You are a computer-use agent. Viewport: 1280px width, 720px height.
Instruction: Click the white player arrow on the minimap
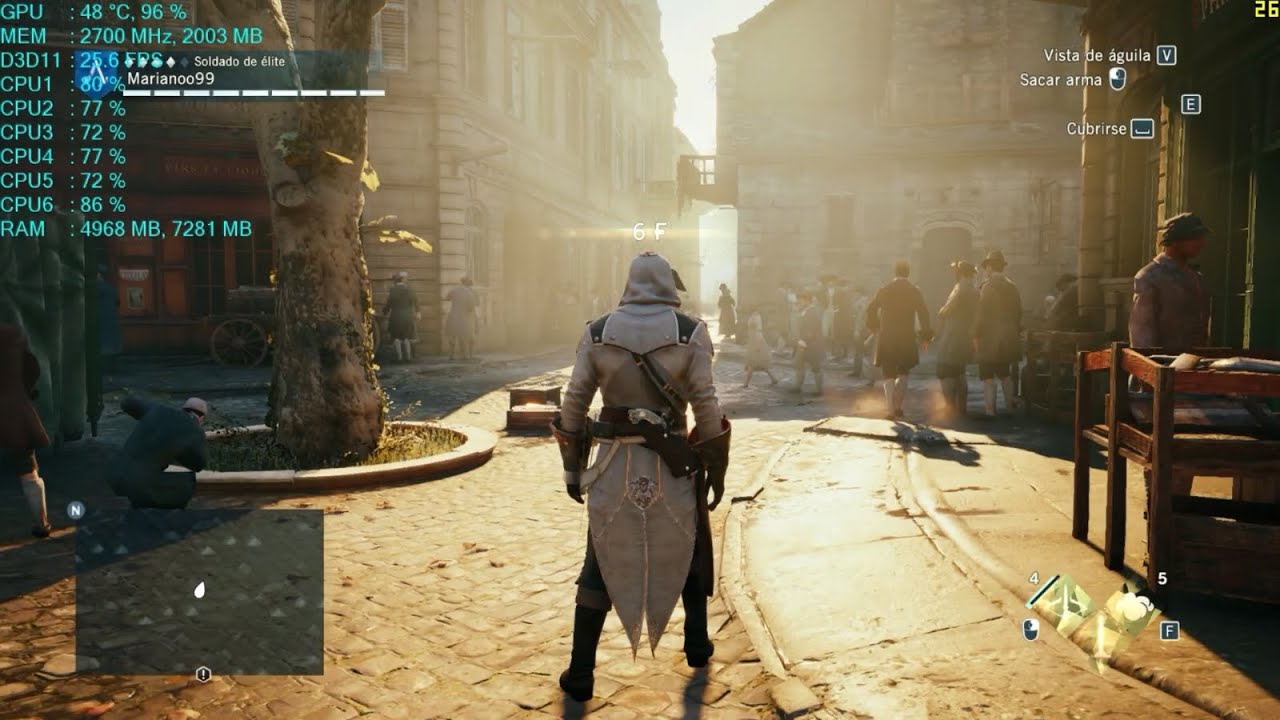[x=199, y=590]
